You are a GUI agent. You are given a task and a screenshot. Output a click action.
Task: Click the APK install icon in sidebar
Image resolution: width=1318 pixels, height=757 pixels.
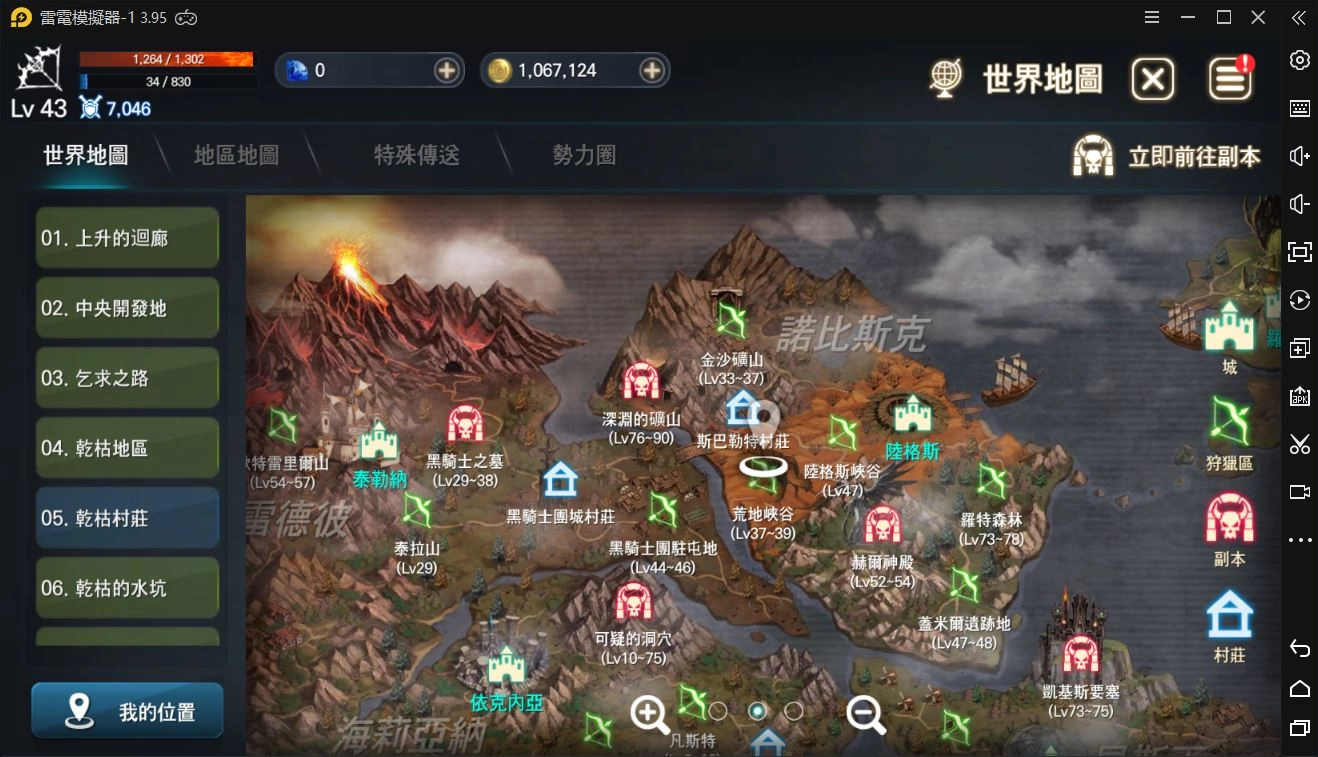[1302, 396]
